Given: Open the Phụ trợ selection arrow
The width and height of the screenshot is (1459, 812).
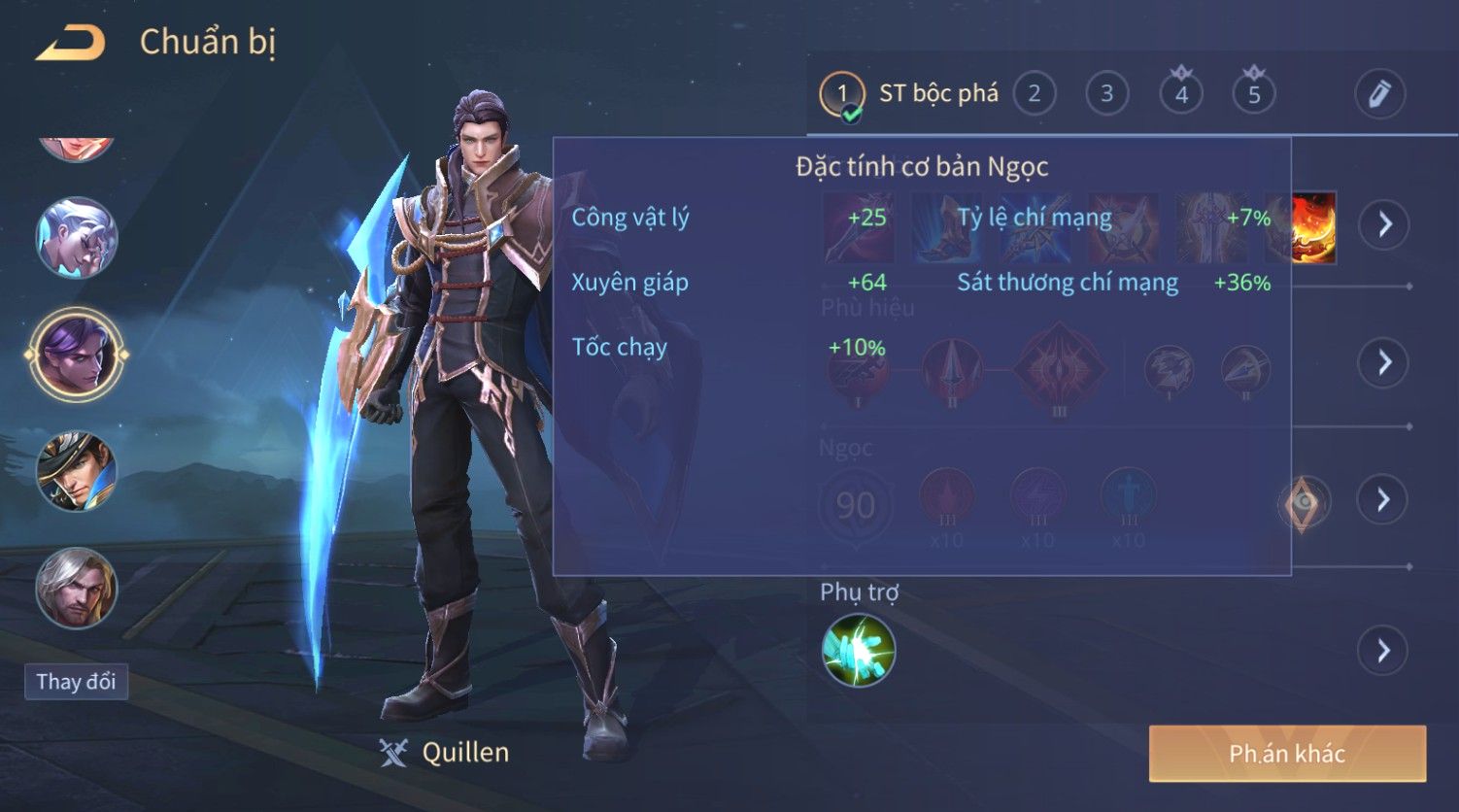Looking at the screenshot, I should click(x=1384, y=650).
